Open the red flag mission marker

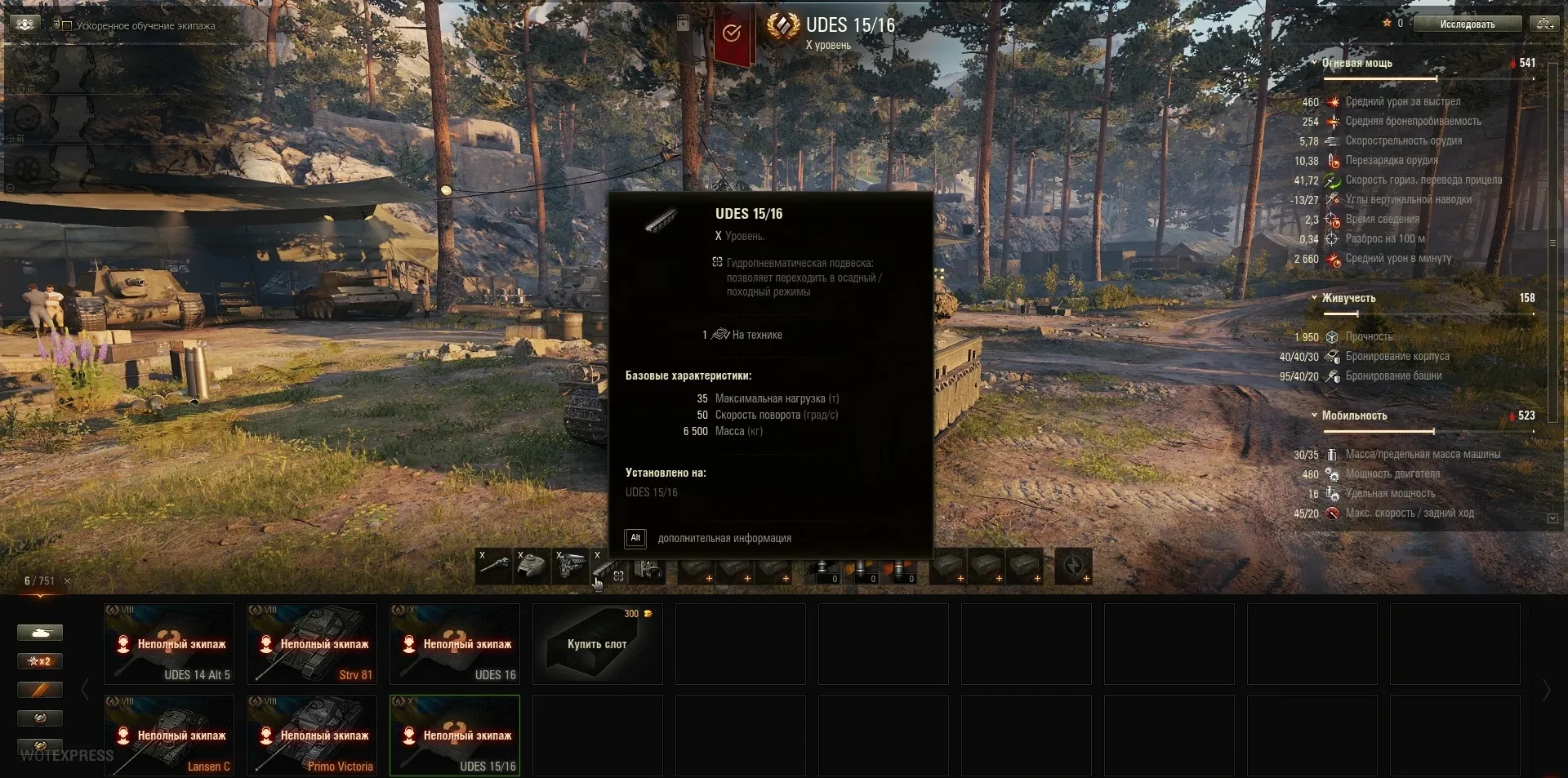tap(733, 34)
